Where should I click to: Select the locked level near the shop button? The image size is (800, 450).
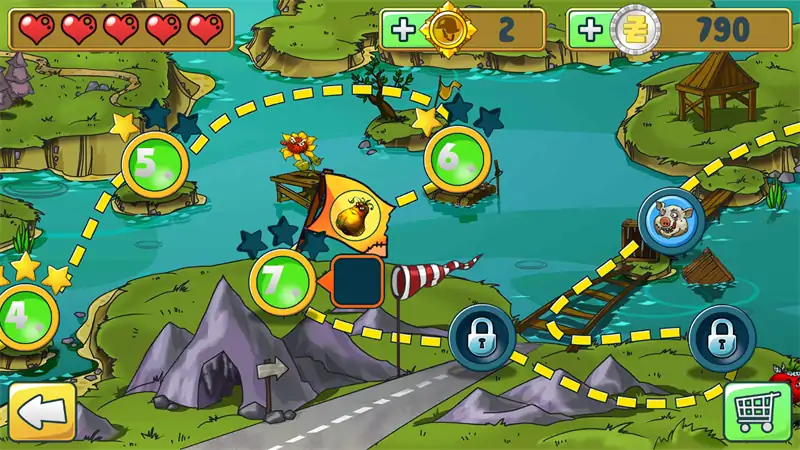[x=722, y=338]
